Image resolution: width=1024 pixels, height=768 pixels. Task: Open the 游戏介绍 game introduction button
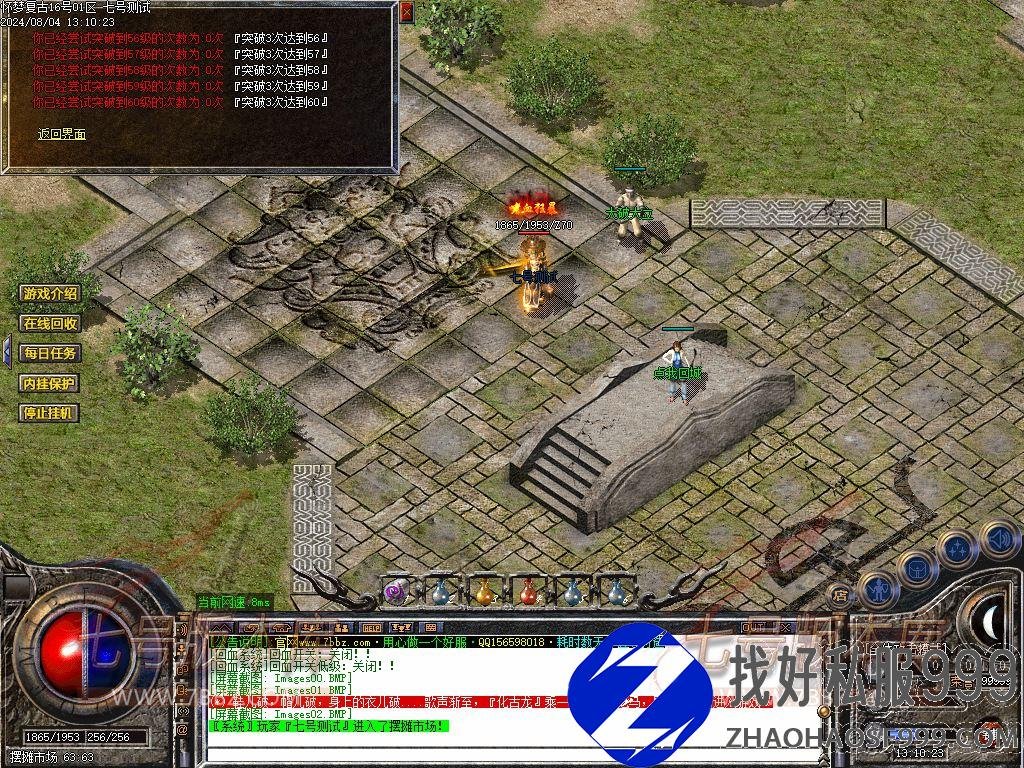pos(49,293)
